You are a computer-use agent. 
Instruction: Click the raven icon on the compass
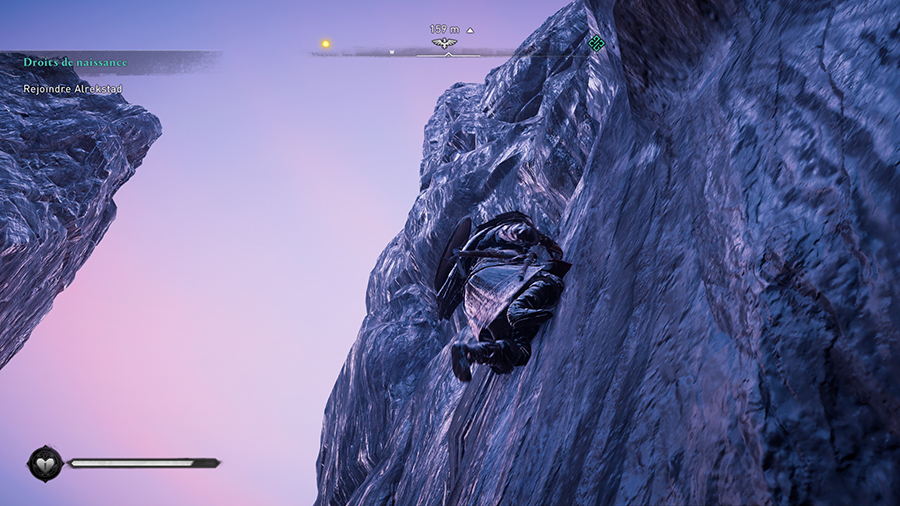(x=444, y=44)
